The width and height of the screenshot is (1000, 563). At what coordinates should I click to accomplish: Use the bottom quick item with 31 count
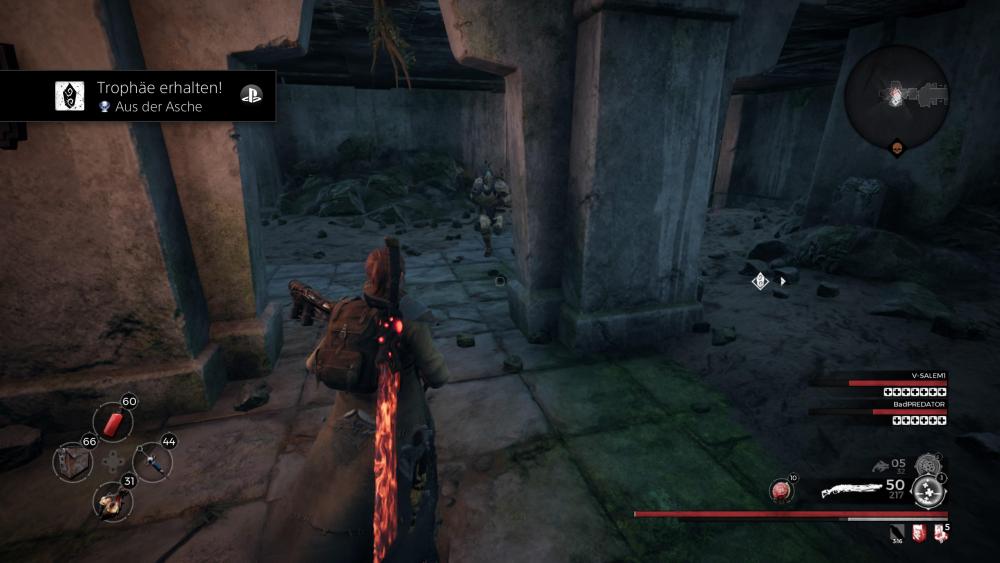coord(111,499)
